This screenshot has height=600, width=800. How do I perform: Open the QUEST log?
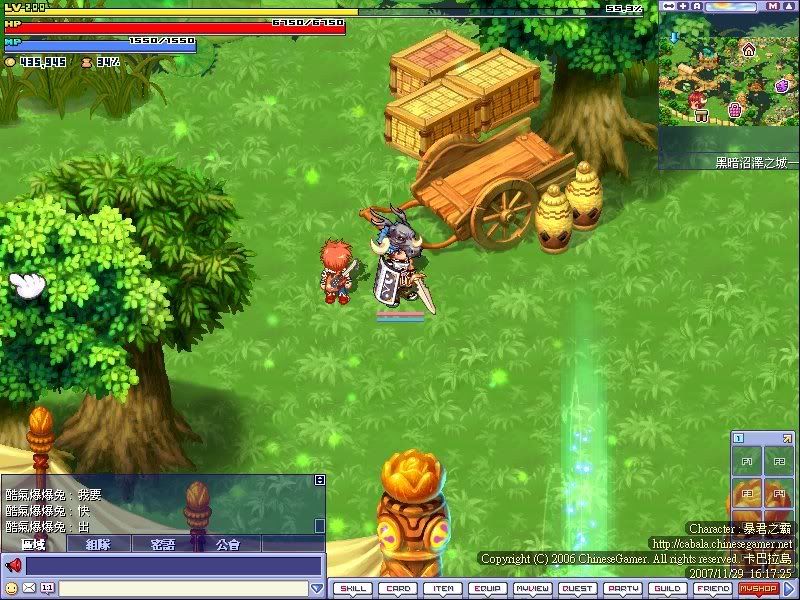point(578,589)
